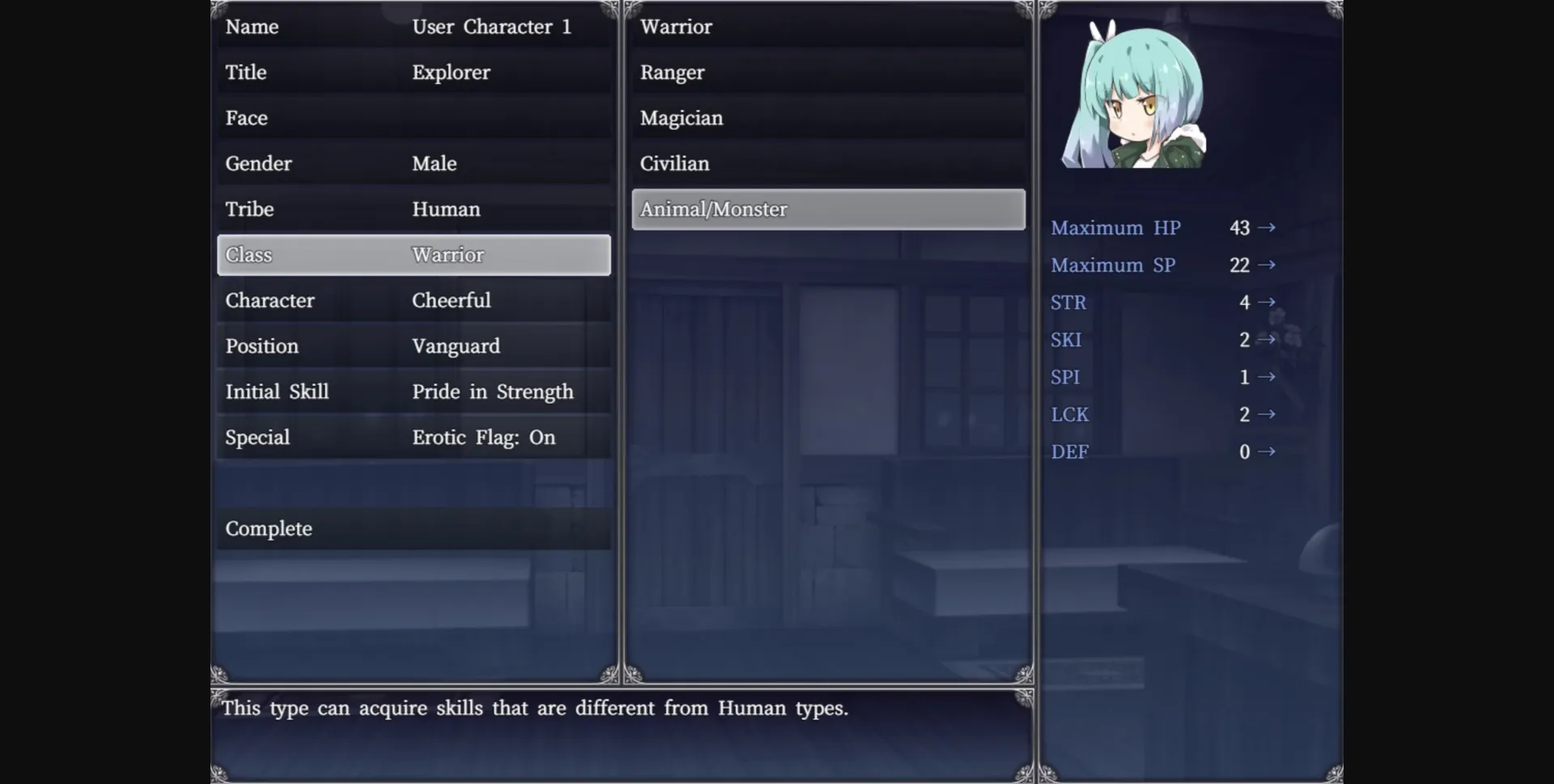Change Position from Vanguard
This screenshot has height=784, width=1554.
pyautogui.click(x=413, y=346)
